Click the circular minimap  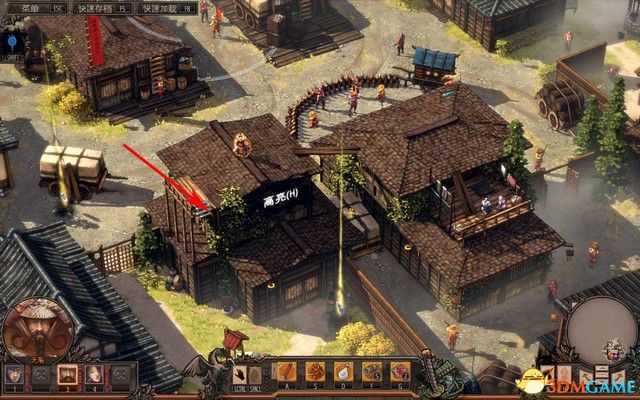click(x=602, y=330)
